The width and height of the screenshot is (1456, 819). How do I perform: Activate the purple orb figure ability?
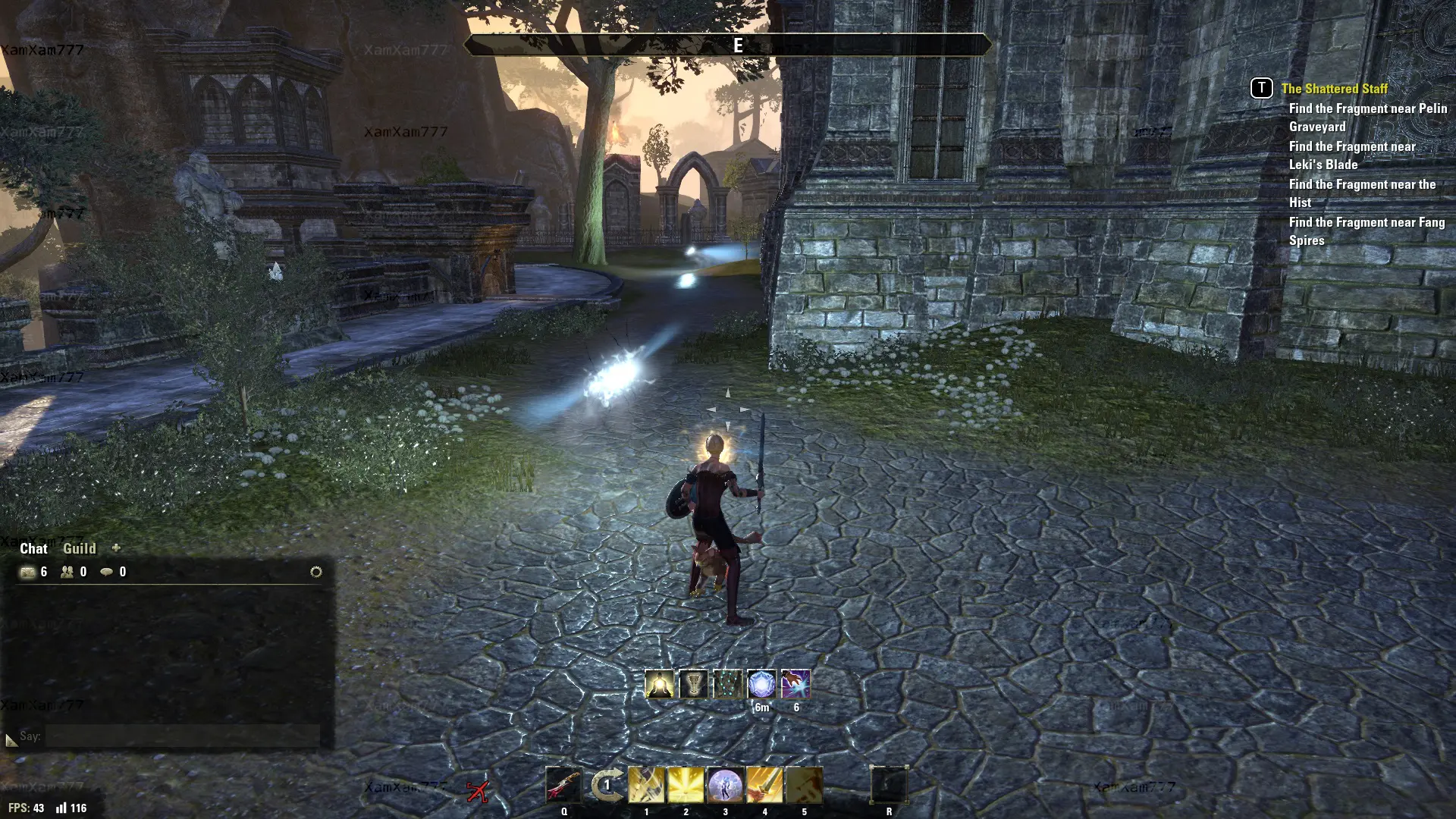[725, 786]
